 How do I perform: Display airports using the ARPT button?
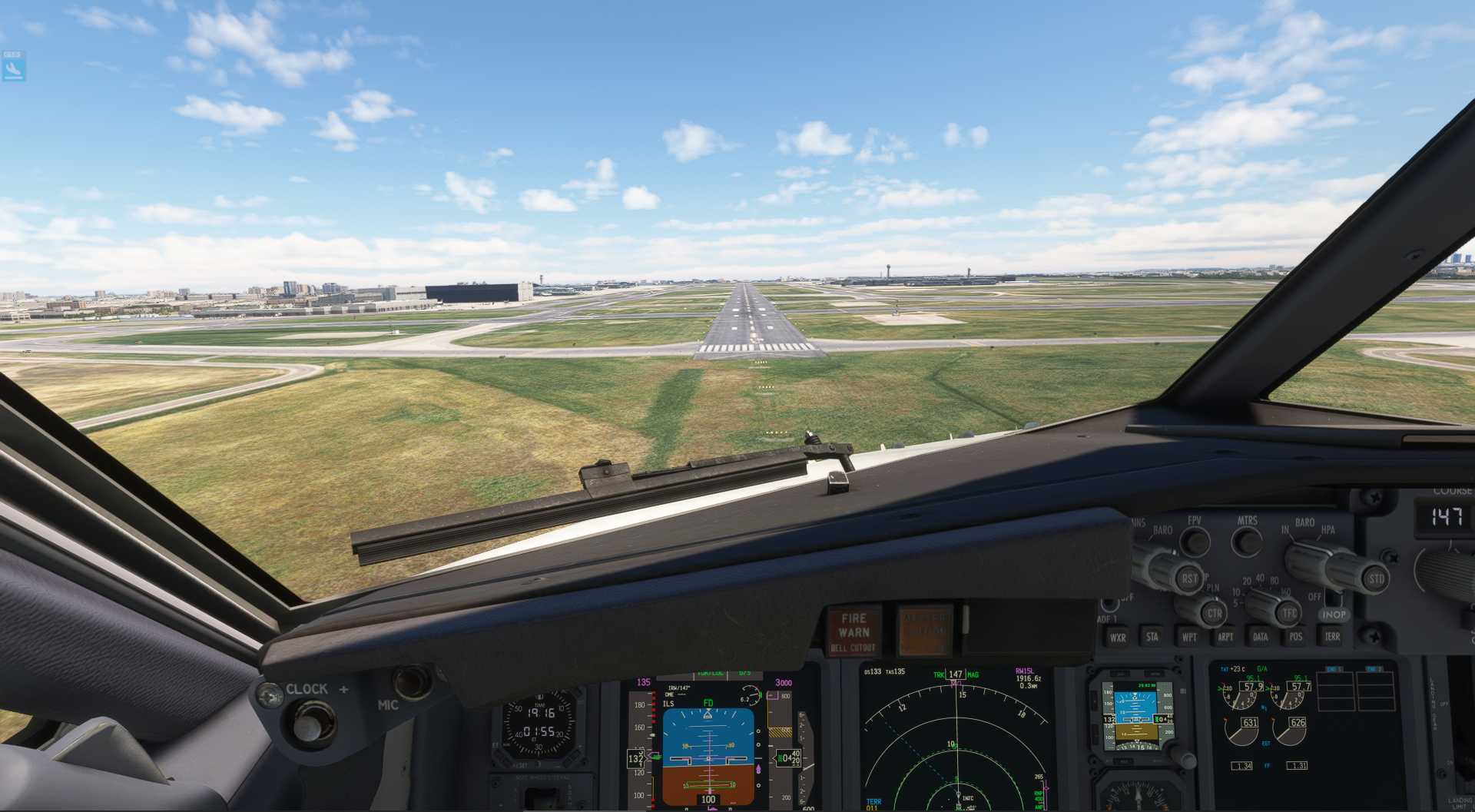[1226, 637]
